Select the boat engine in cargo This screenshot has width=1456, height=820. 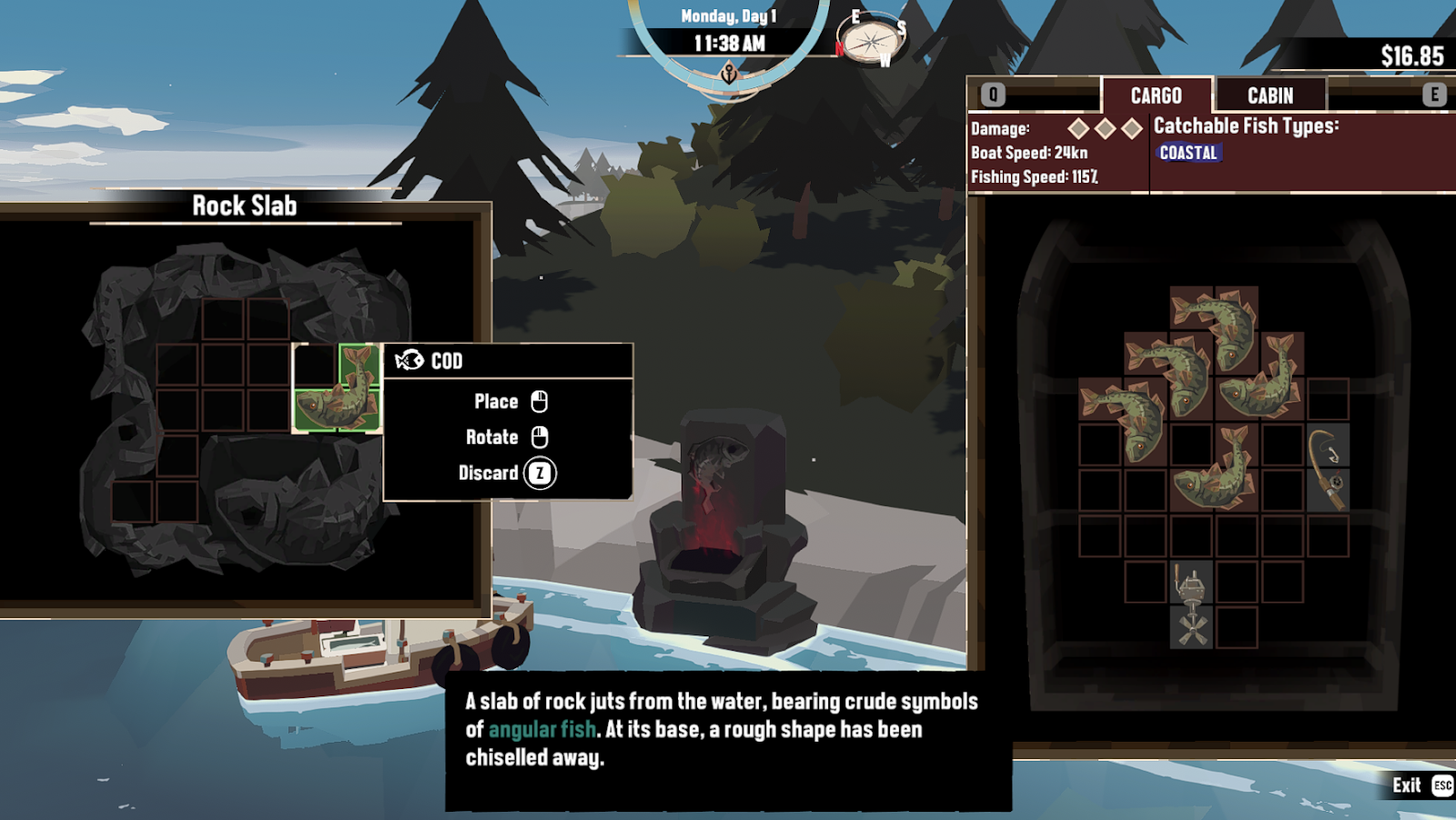(x=1191, y=605)
